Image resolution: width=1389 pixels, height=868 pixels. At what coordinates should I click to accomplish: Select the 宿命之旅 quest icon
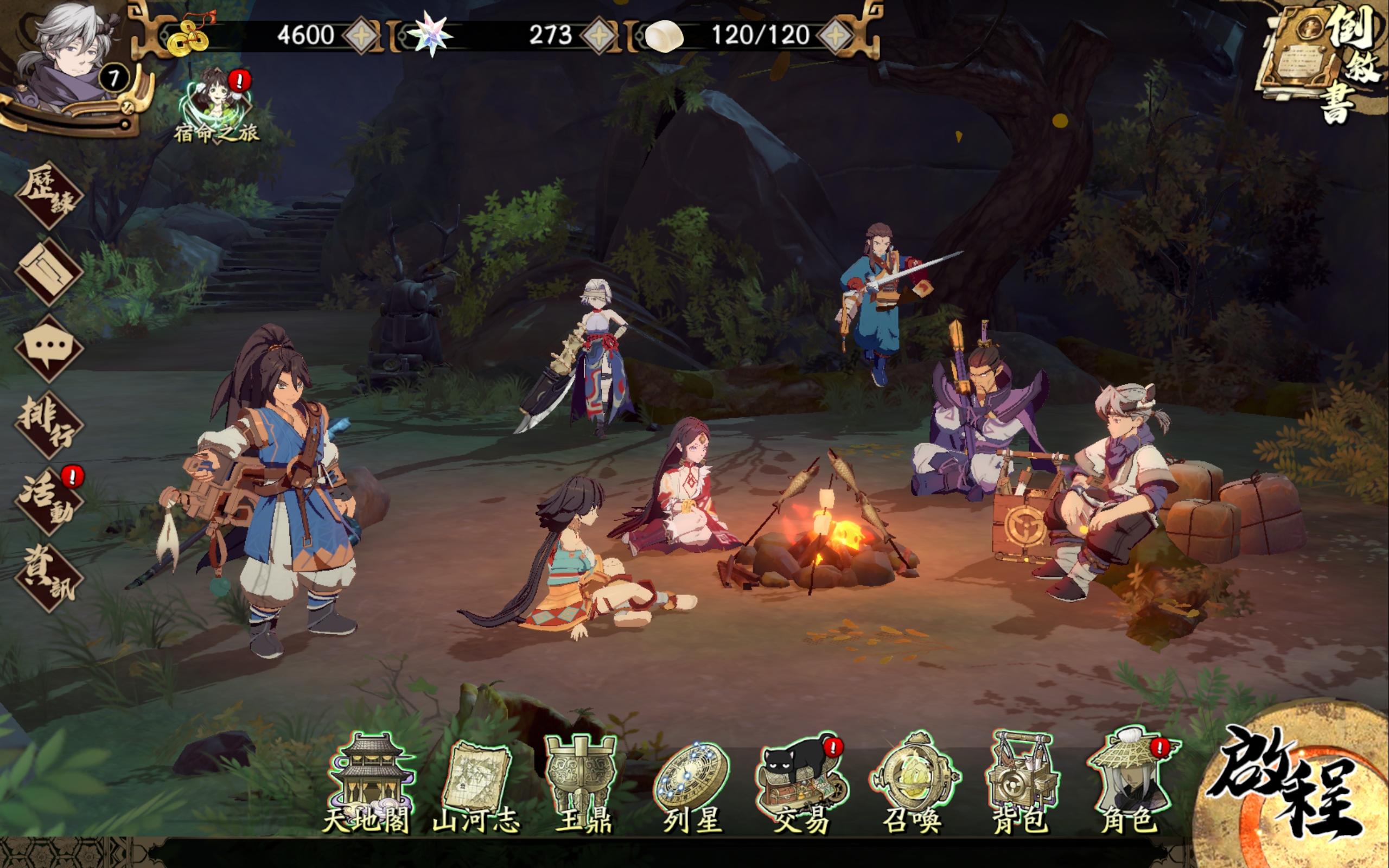click(215, 98)
